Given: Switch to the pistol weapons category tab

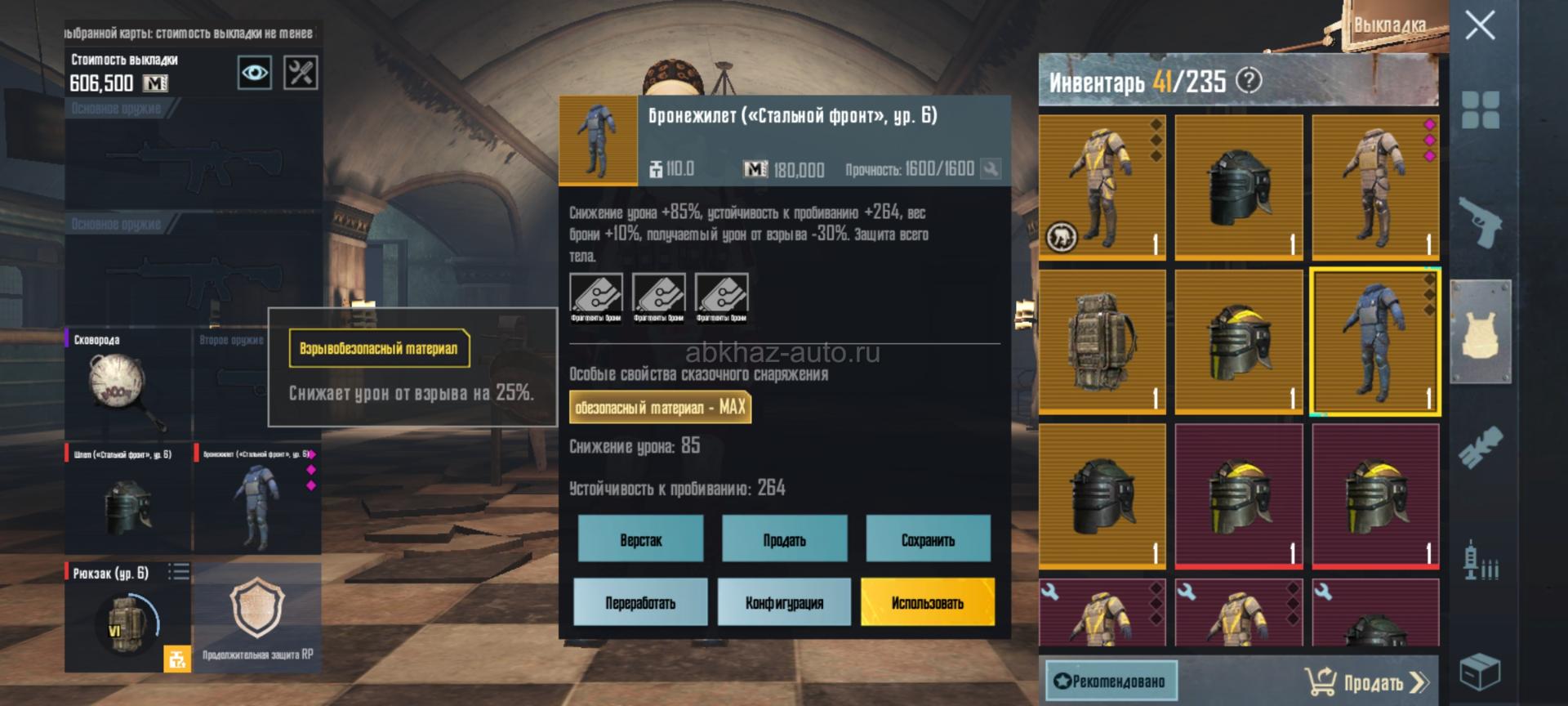Looking at the screenshot, I should pyautogui.click(x=1480, y=221).
